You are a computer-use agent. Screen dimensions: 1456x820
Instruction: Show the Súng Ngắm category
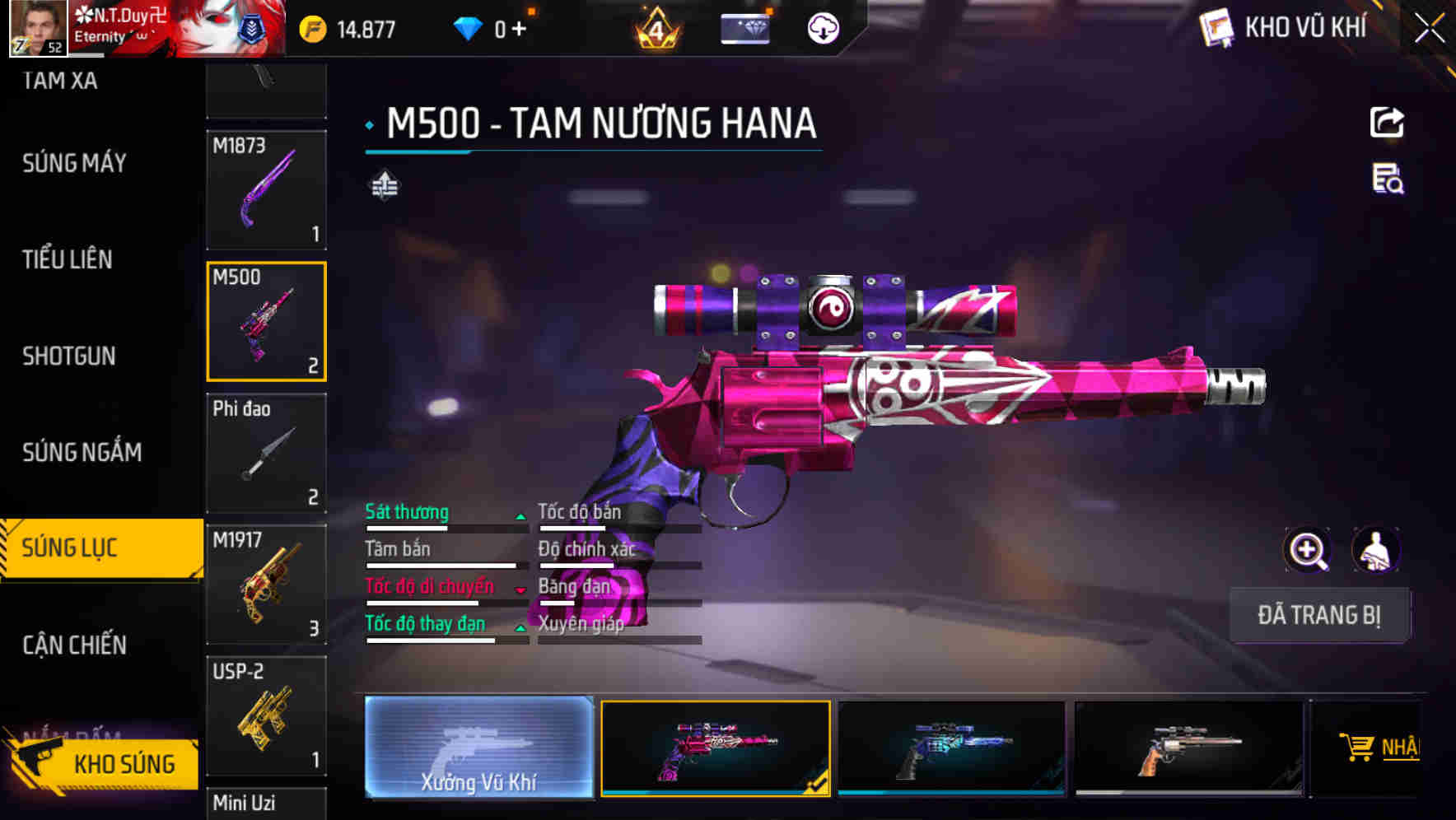pos(82,452)
